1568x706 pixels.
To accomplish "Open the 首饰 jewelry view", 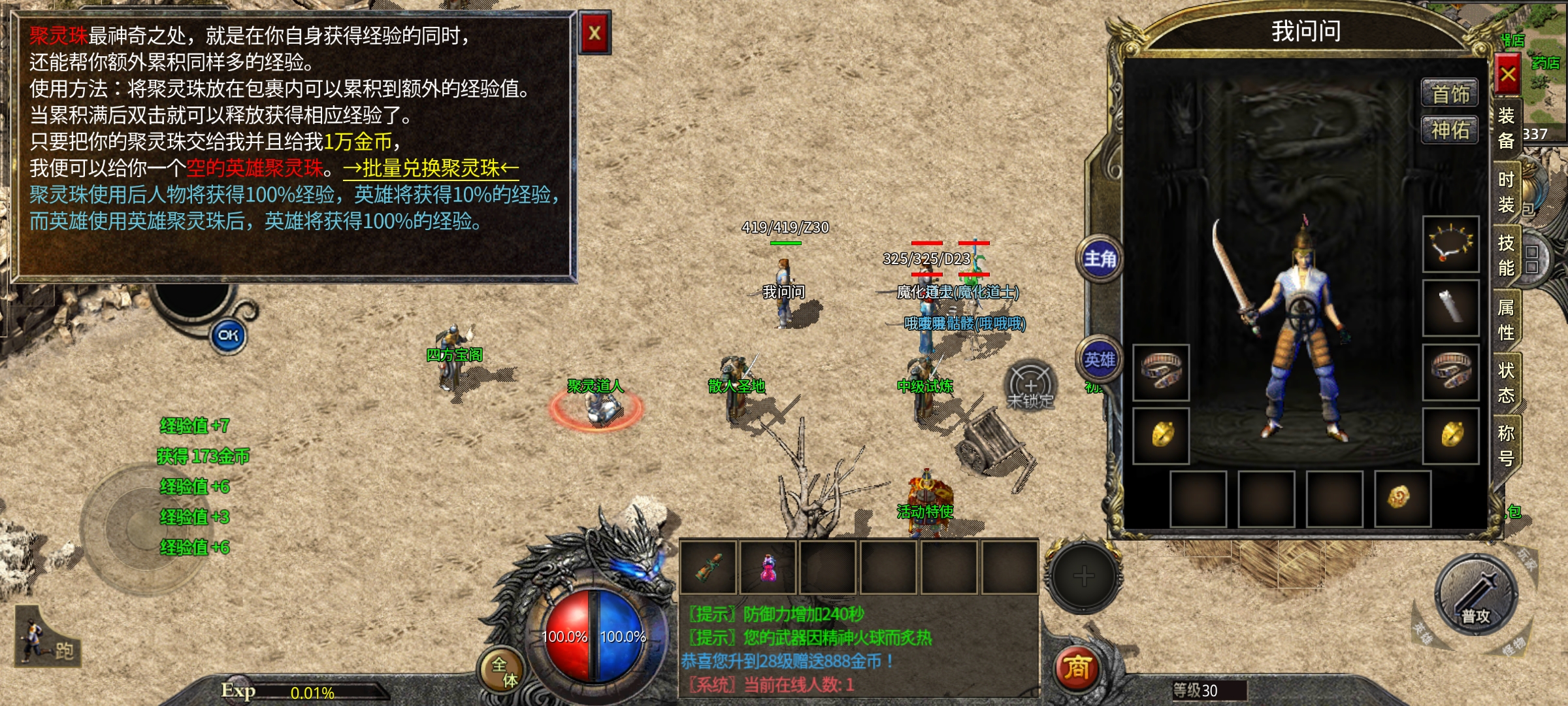I will pos(1450,94).
